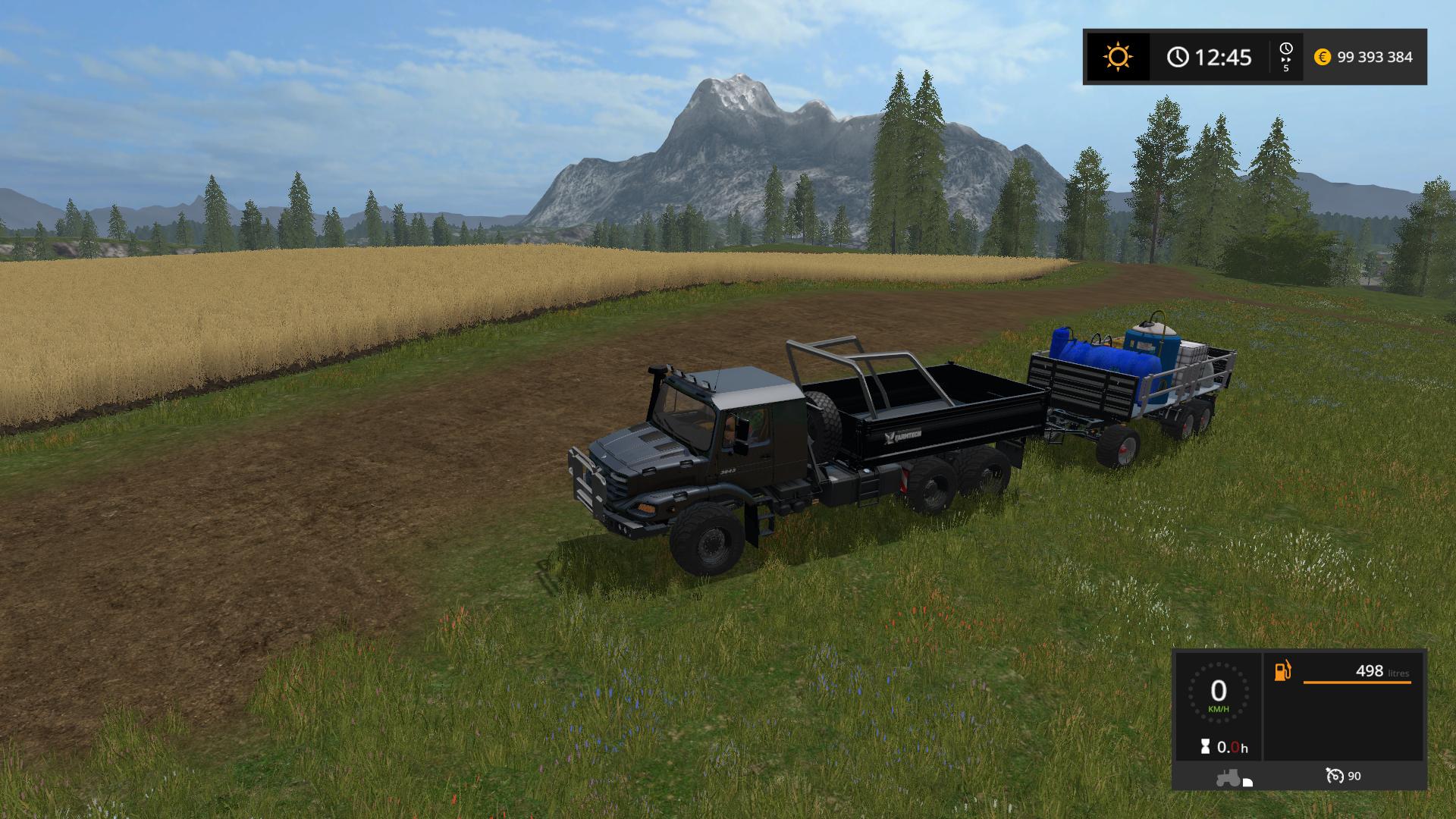The image size is (1456, 819).
Task: Click the sunny weather icon
Action: [x=1118, y=57]
